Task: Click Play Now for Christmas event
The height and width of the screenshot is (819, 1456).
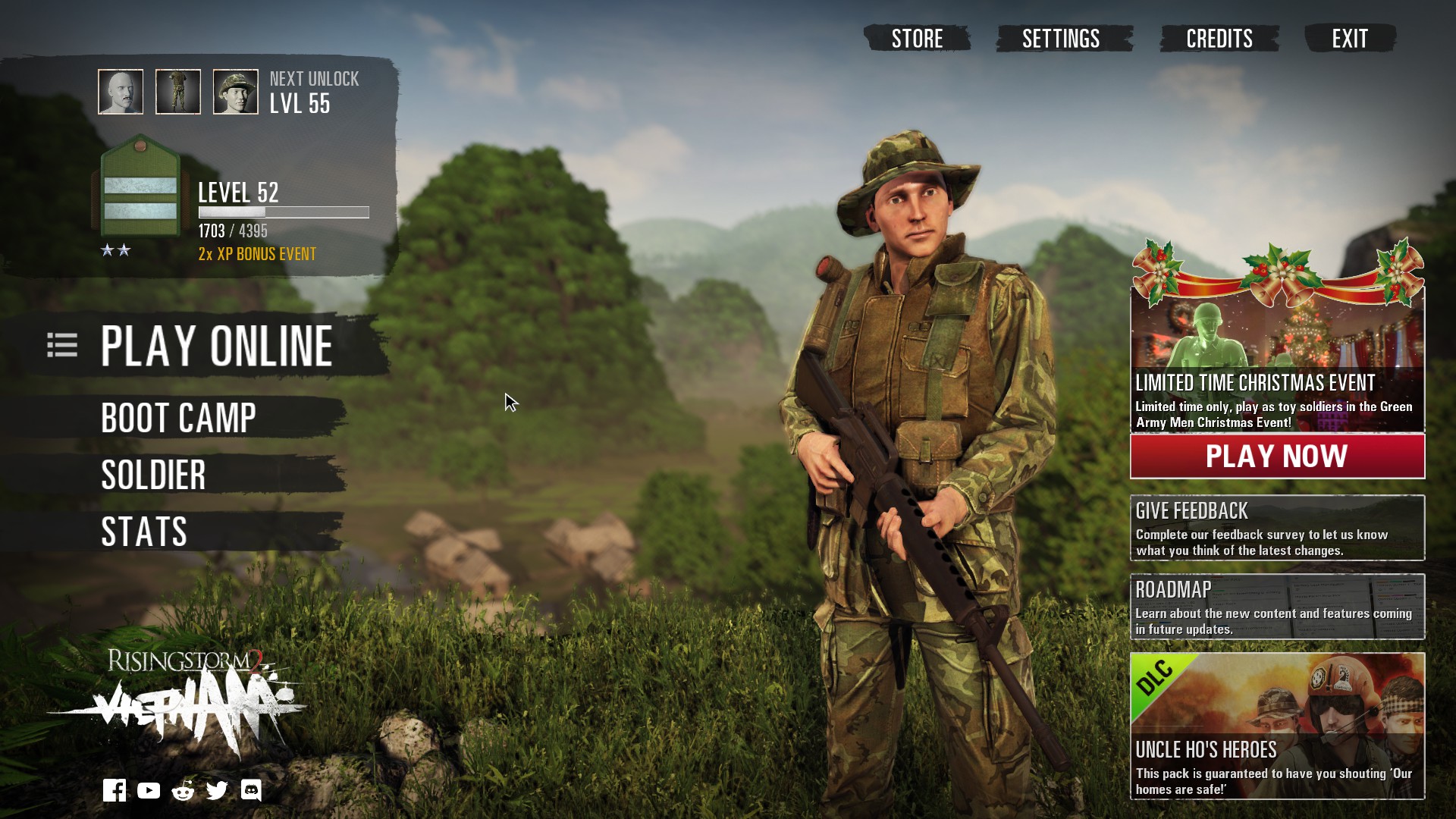Action: (x=1277, y=457)
